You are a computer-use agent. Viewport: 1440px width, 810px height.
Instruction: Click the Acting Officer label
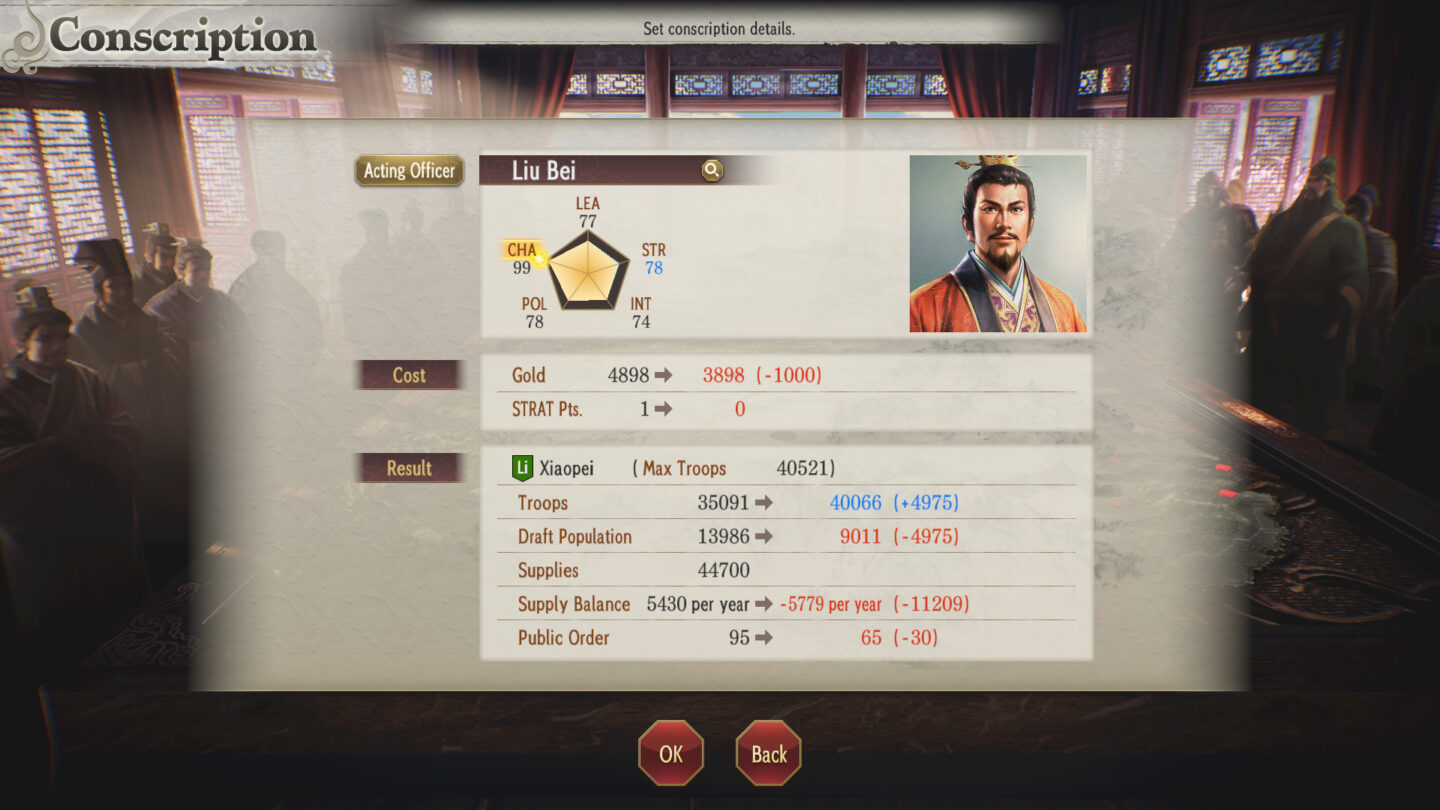tap(409, 171)
